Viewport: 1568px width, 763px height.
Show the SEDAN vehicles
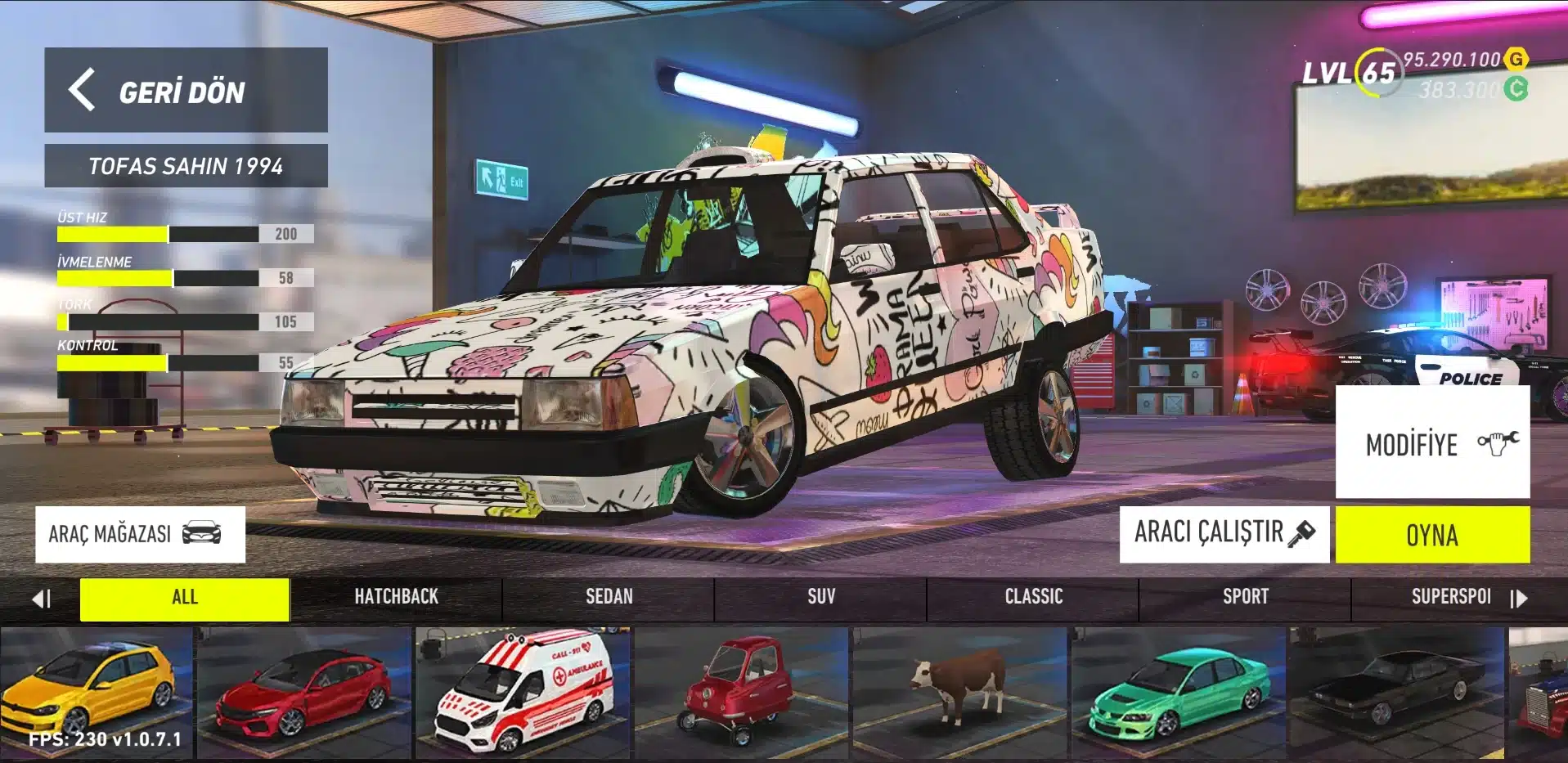pyautogui.click(x=609, y=598)
